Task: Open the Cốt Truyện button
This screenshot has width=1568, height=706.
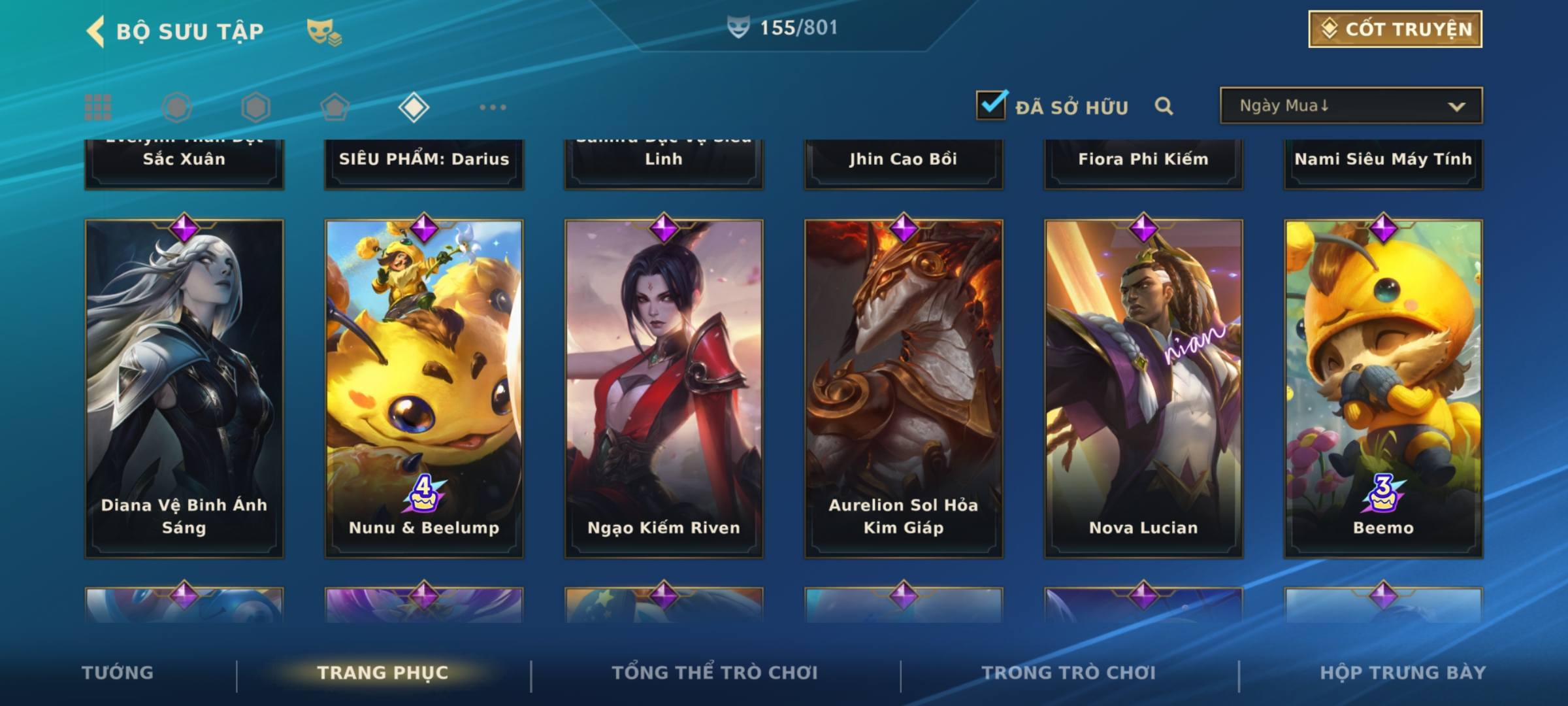Action: [1395, 29]
